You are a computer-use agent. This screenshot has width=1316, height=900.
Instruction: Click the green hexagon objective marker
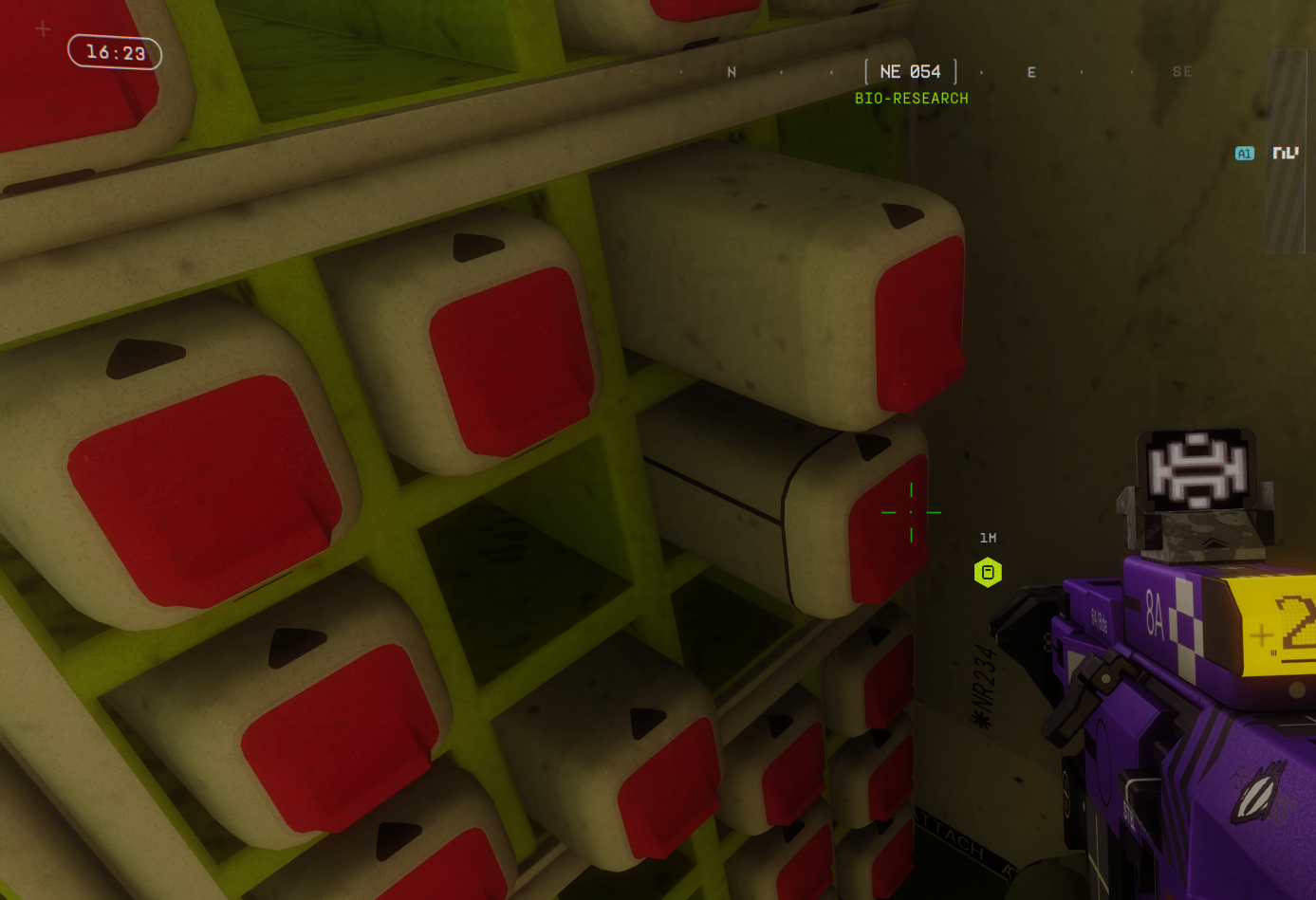coord(988,573)
